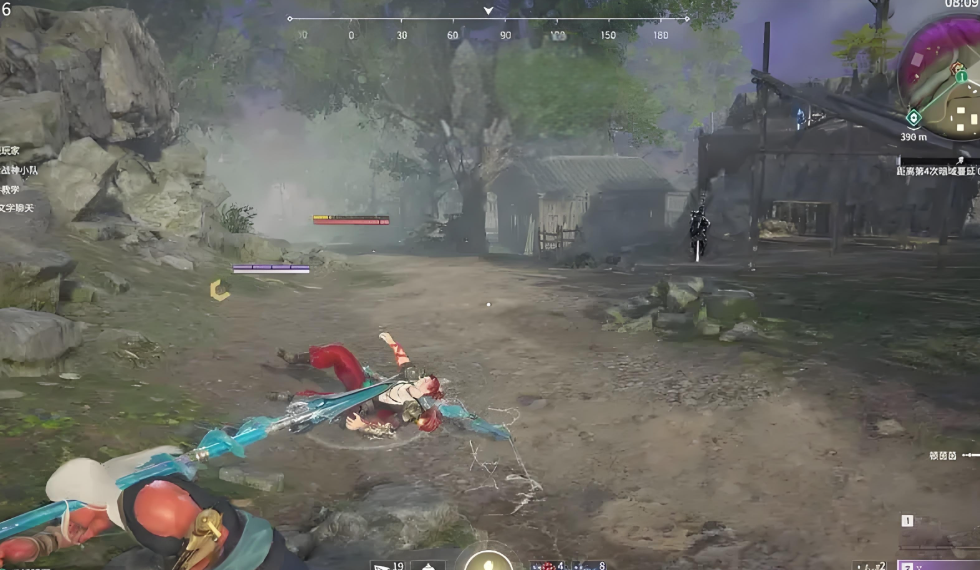
Task: Select the green diamond waypoint marker
Action: pos(913,118)
